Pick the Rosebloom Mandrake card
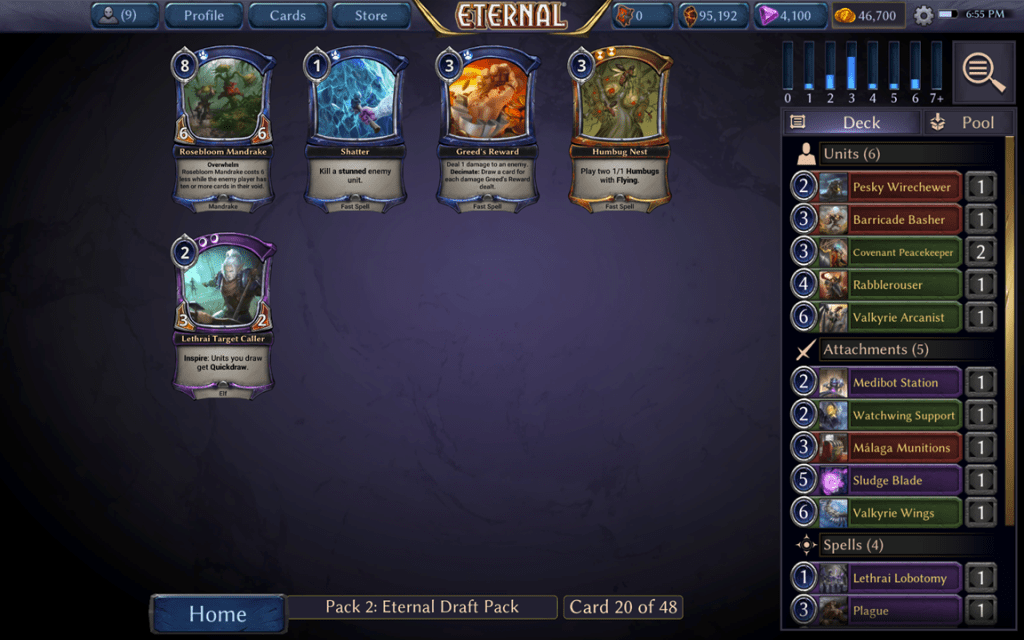 pyautogui.click(x=224, y=127)
